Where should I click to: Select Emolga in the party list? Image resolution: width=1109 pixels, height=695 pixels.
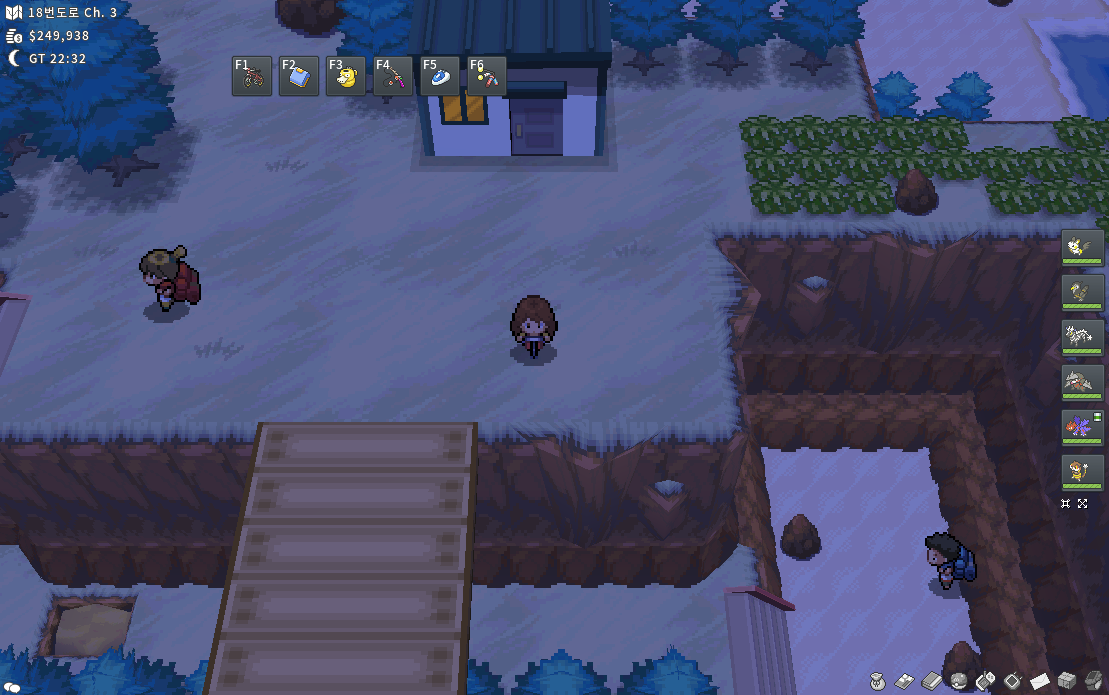pyautogui.click(x=1083, y=246)
